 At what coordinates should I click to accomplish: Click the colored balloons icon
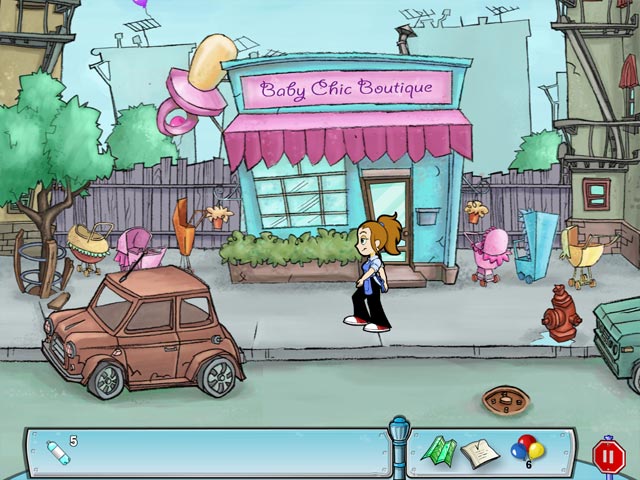point(526,449)
